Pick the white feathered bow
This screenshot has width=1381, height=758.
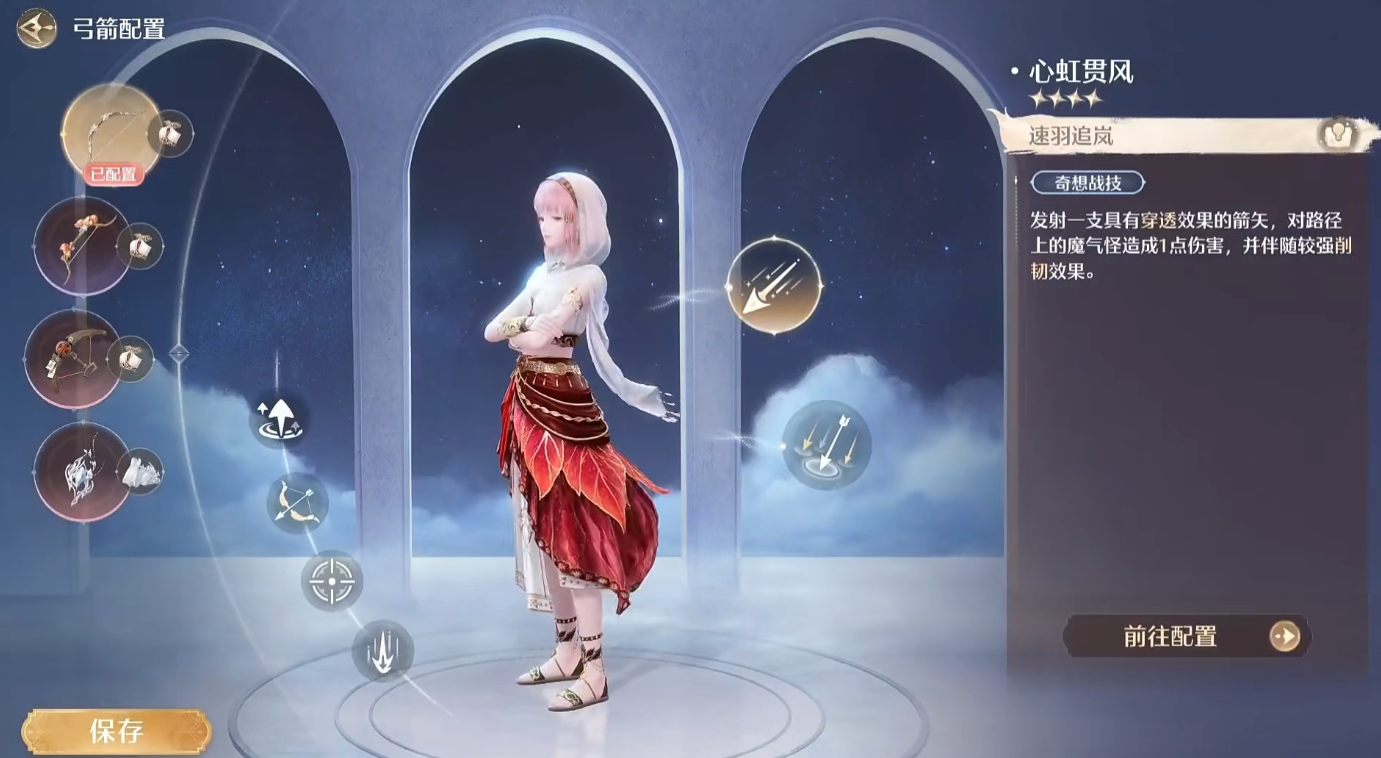82,471
